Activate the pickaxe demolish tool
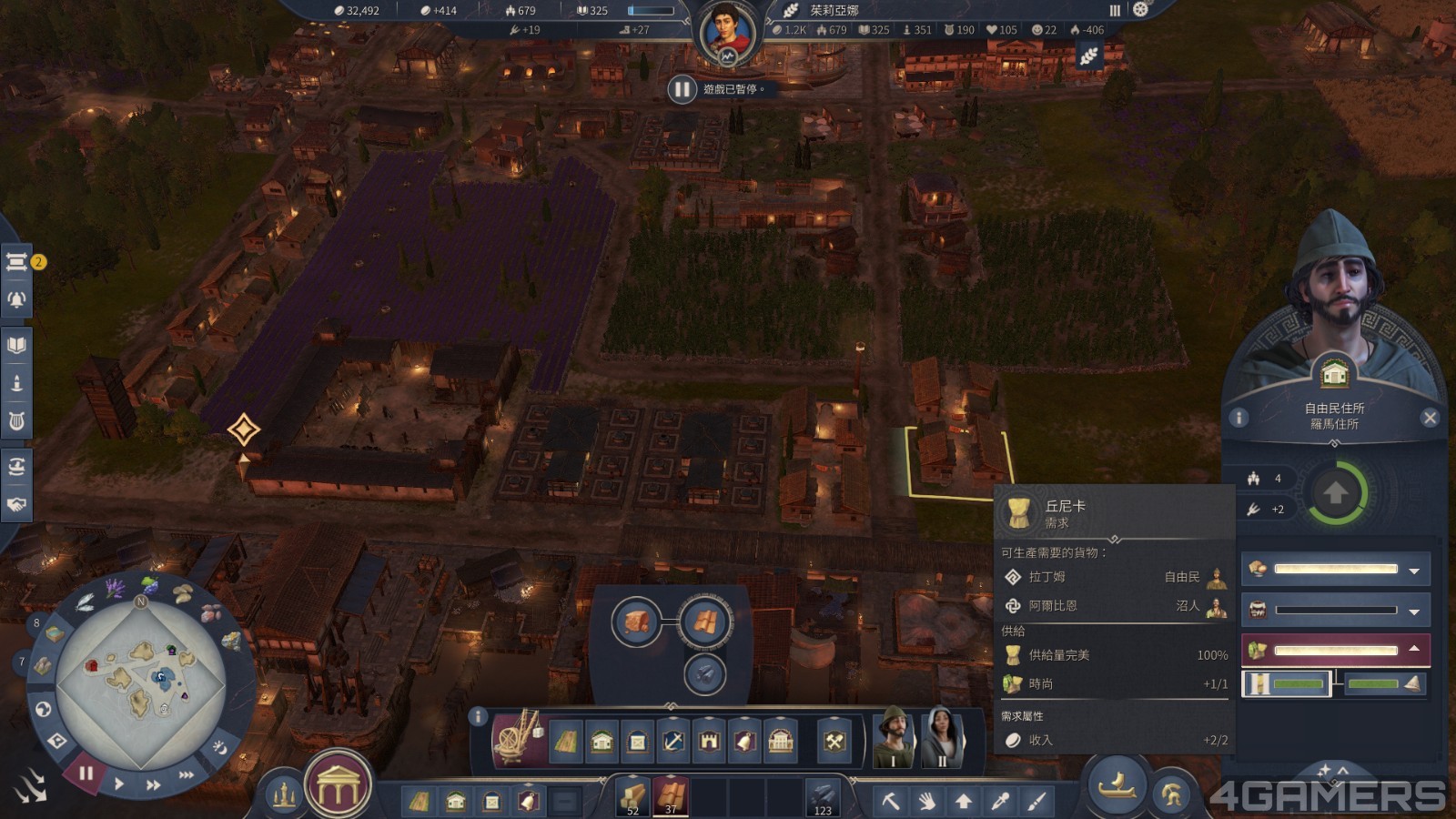 [x=891, y=802]
